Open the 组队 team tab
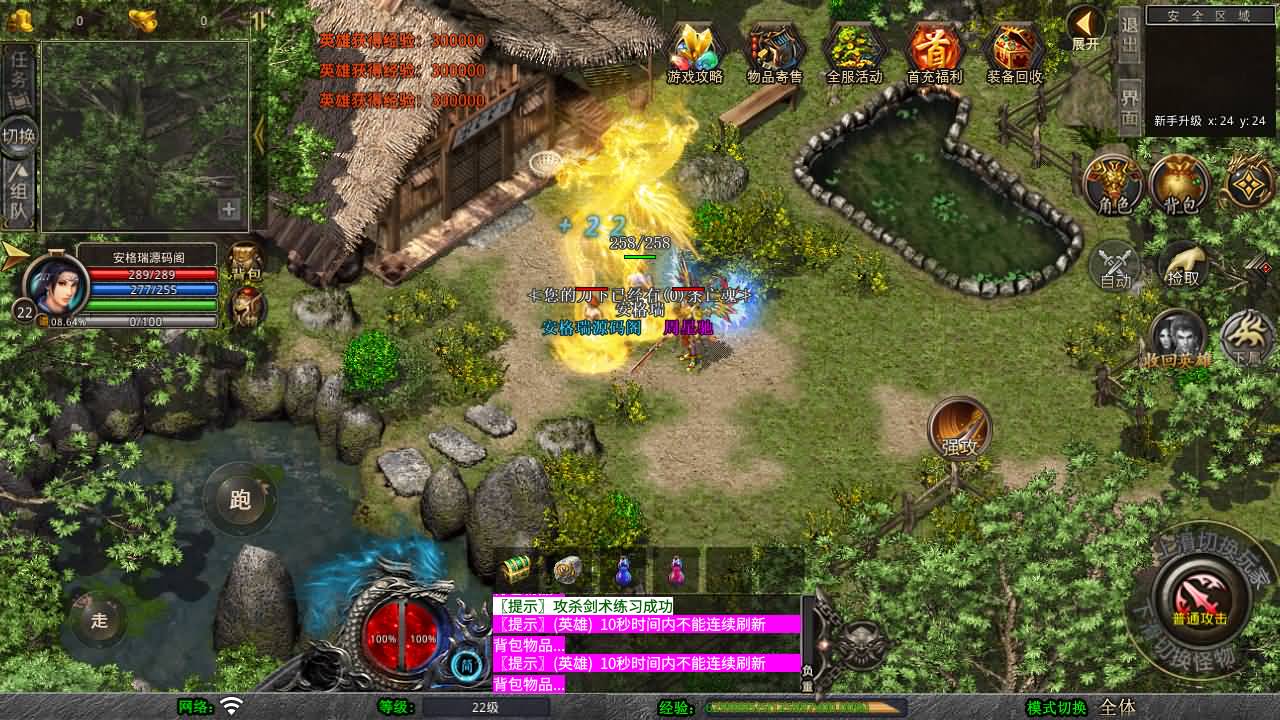1280x720 pixels. pos(19,192)
